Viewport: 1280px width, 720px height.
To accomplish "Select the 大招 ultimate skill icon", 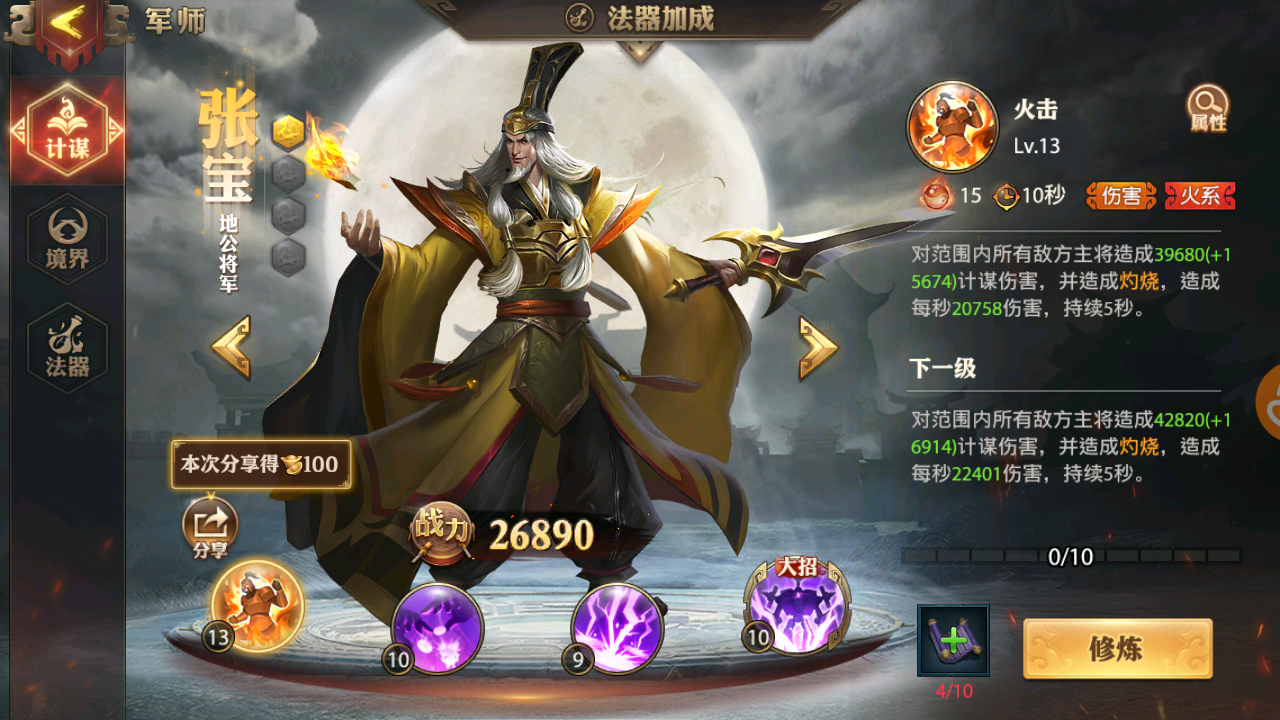I will (797, 607).
